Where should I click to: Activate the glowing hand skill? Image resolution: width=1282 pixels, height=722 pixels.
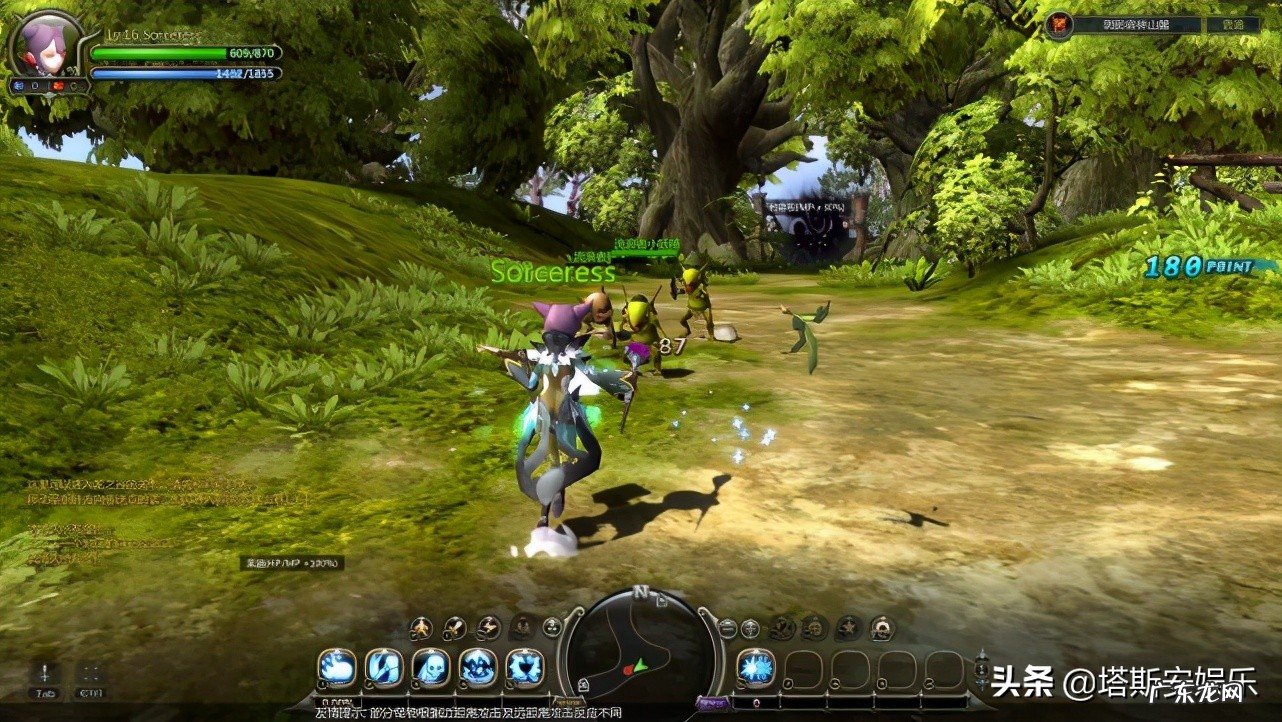pos(337,668)
